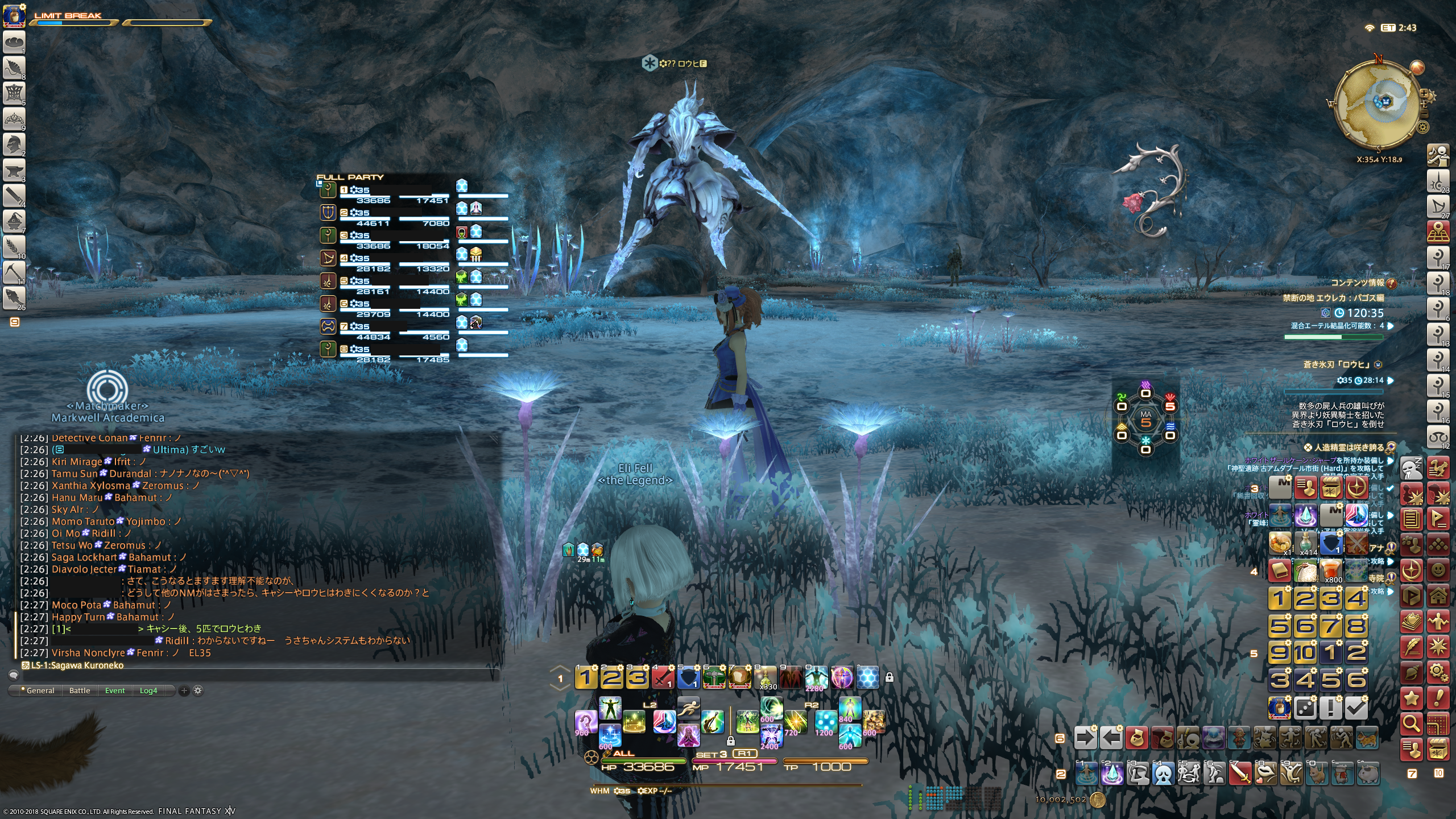Screen dimensions: 1456x819
Task: Use the potion stack marked x330
Action: (766, 677)
